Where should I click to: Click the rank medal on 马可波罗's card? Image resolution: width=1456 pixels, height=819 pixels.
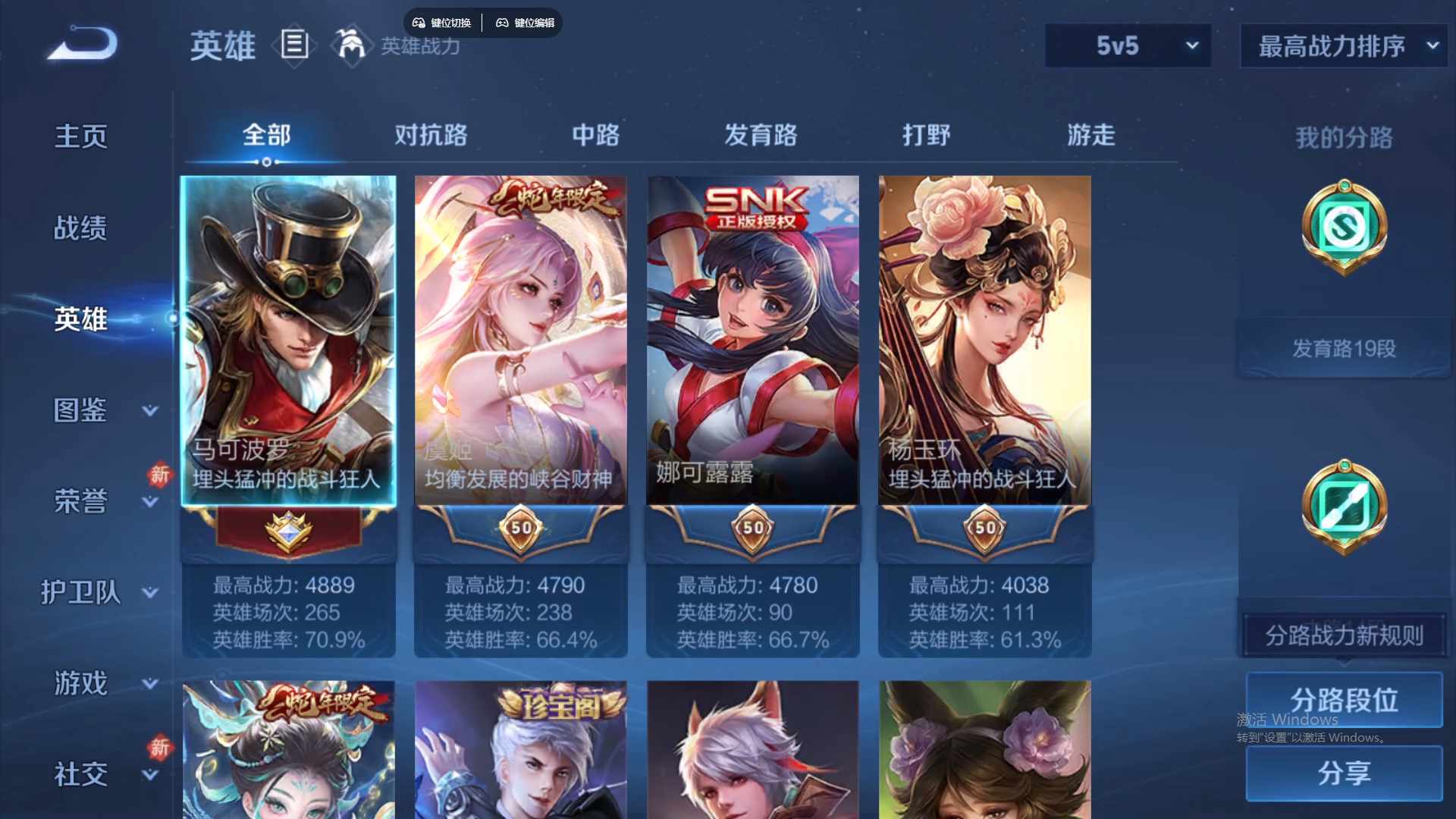(x=290, y=531)
